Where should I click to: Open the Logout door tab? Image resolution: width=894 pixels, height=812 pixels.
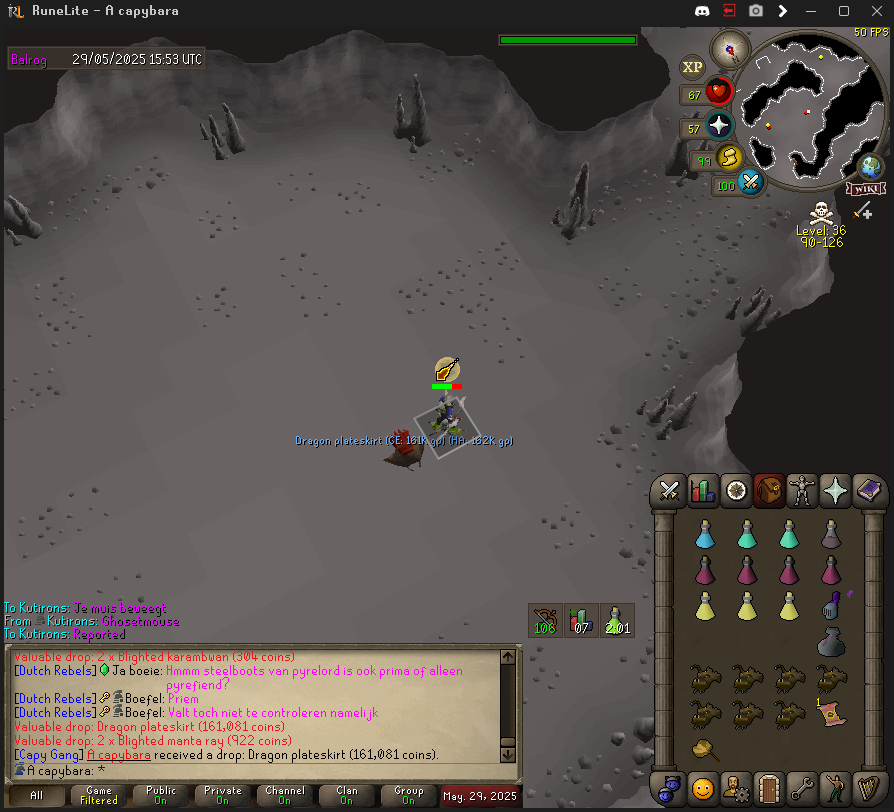[769, 787]
